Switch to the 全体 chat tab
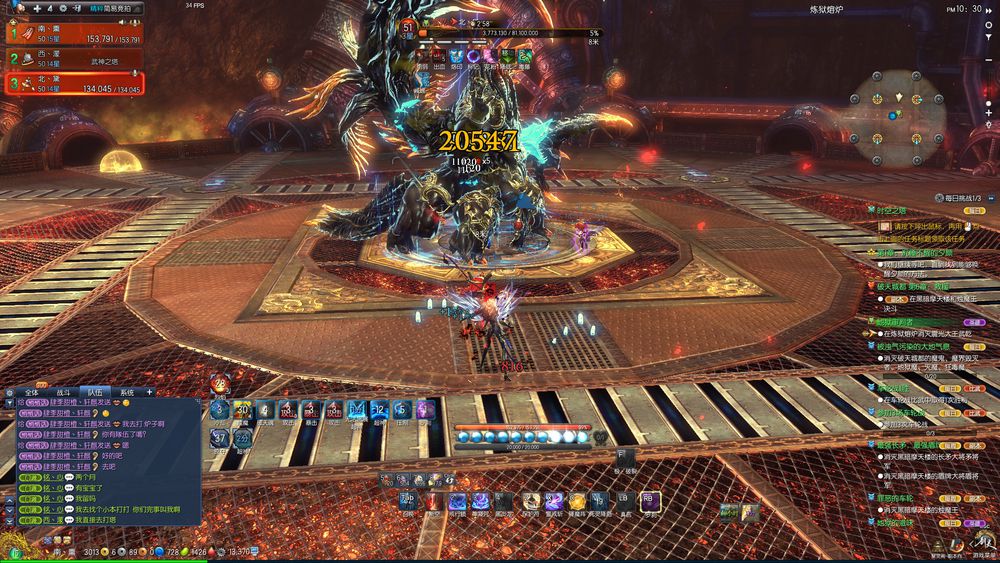This screenshot has height=563, width=1000. click(31, 392)
